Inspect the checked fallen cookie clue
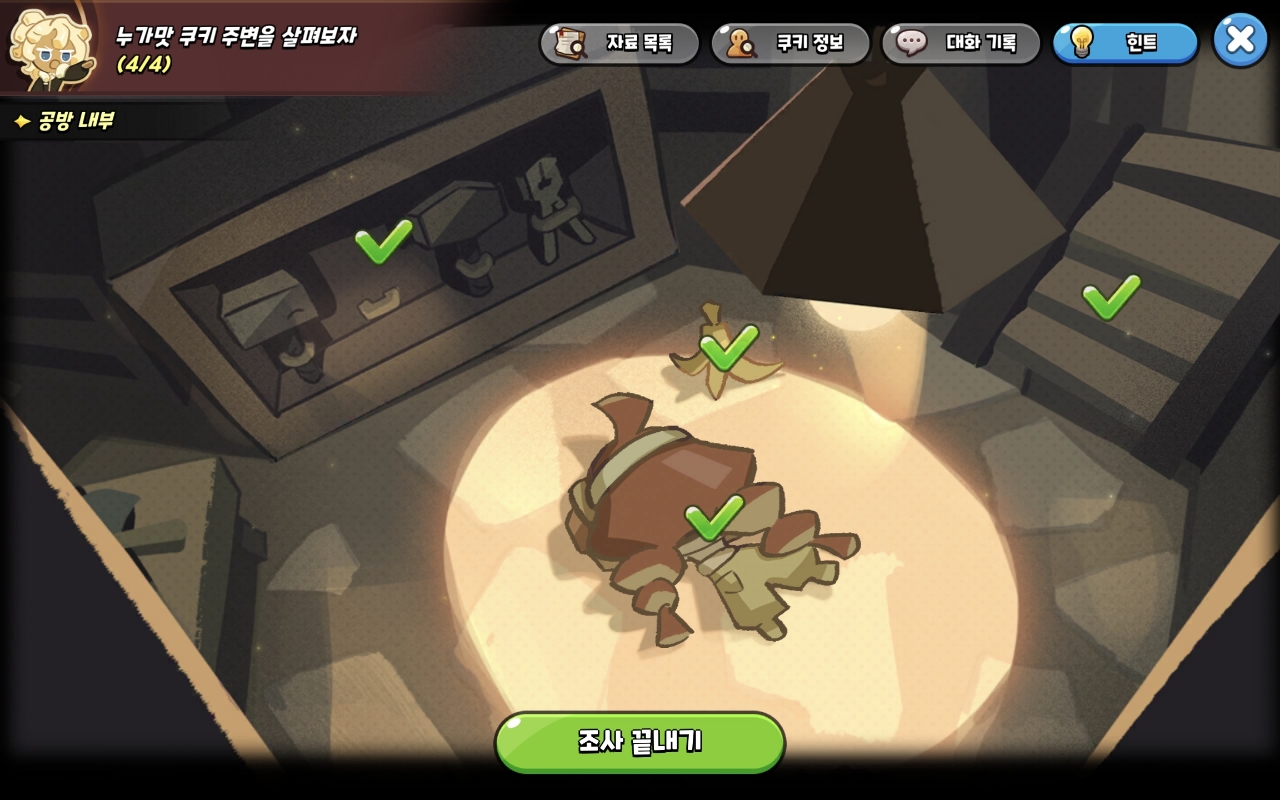This screenshot has height=800, width=1280. [713, 517]
